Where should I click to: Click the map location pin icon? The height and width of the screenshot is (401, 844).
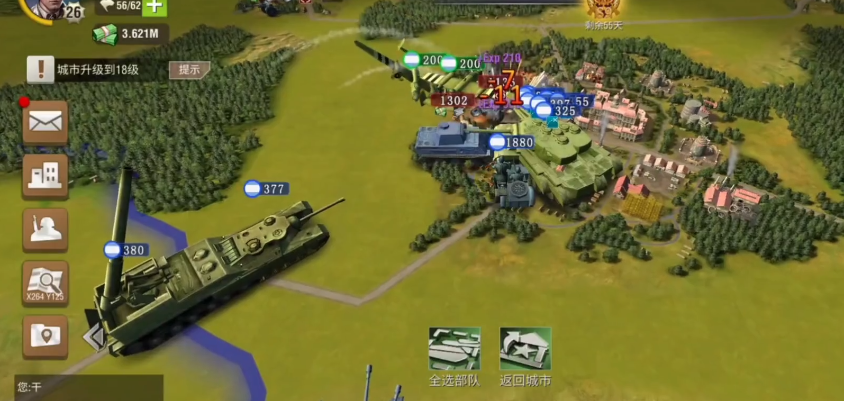46,336
